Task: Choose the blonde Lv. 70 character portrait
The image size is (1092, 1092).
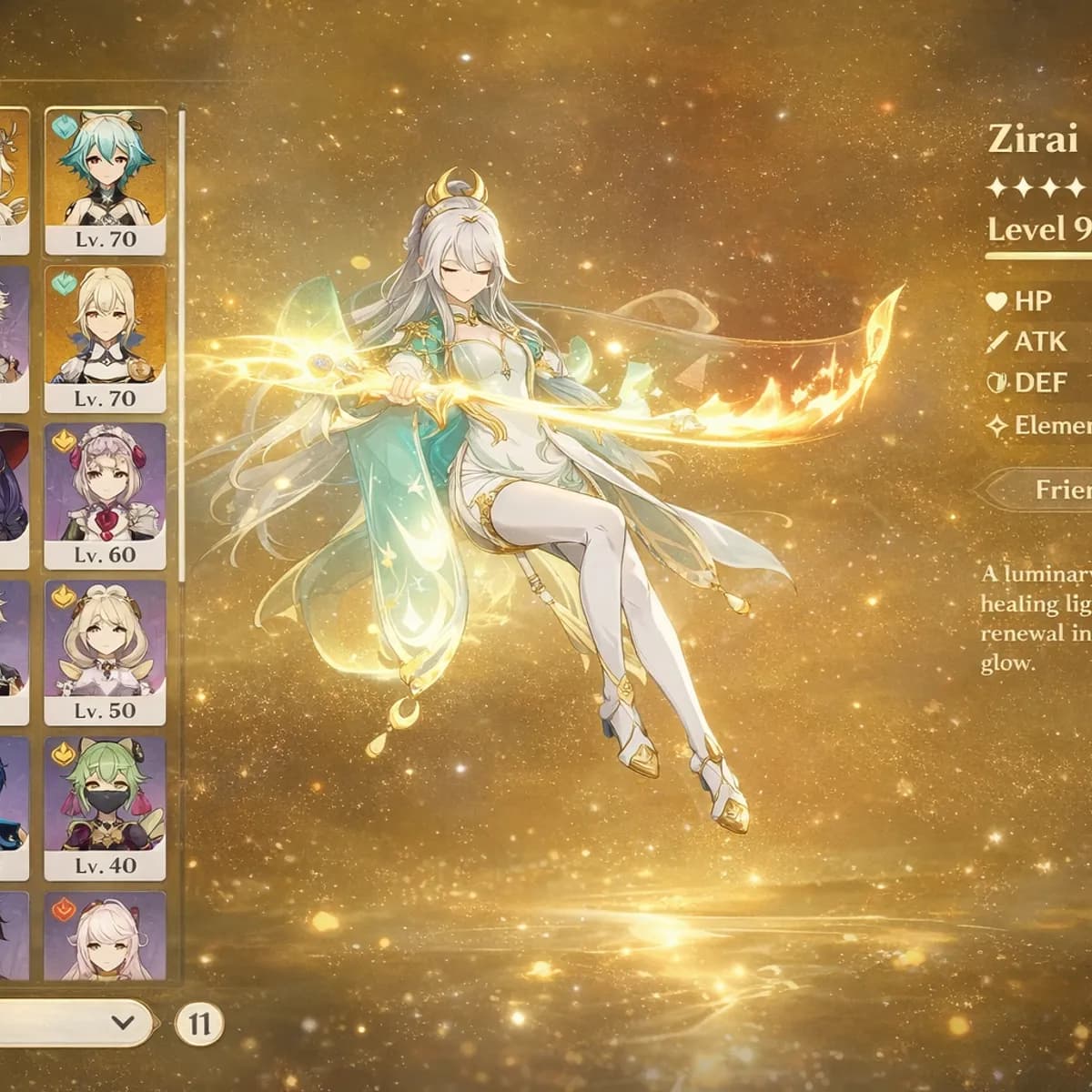Action: 105,338
